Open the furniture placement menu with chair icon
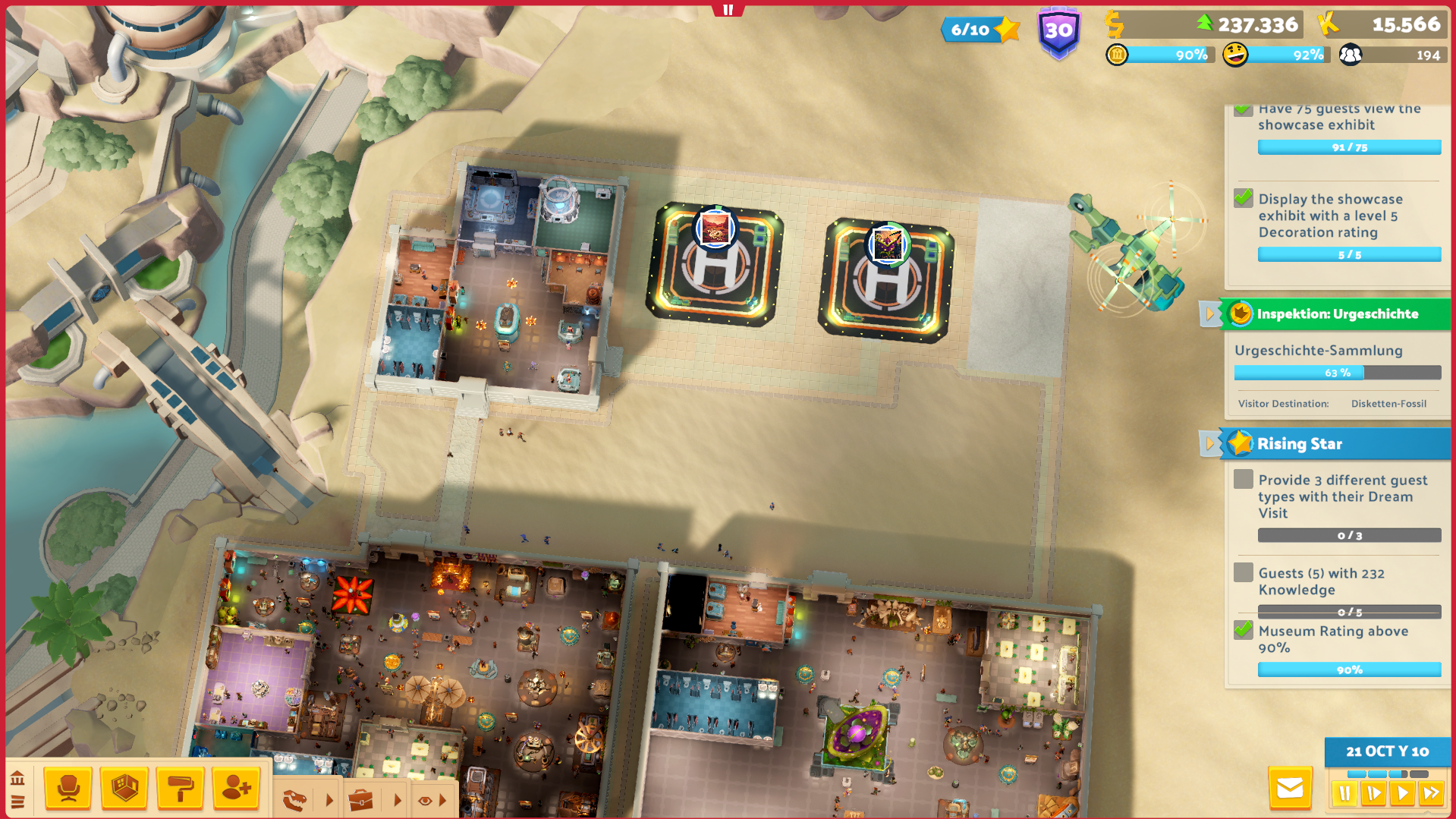 coord(68,788)
